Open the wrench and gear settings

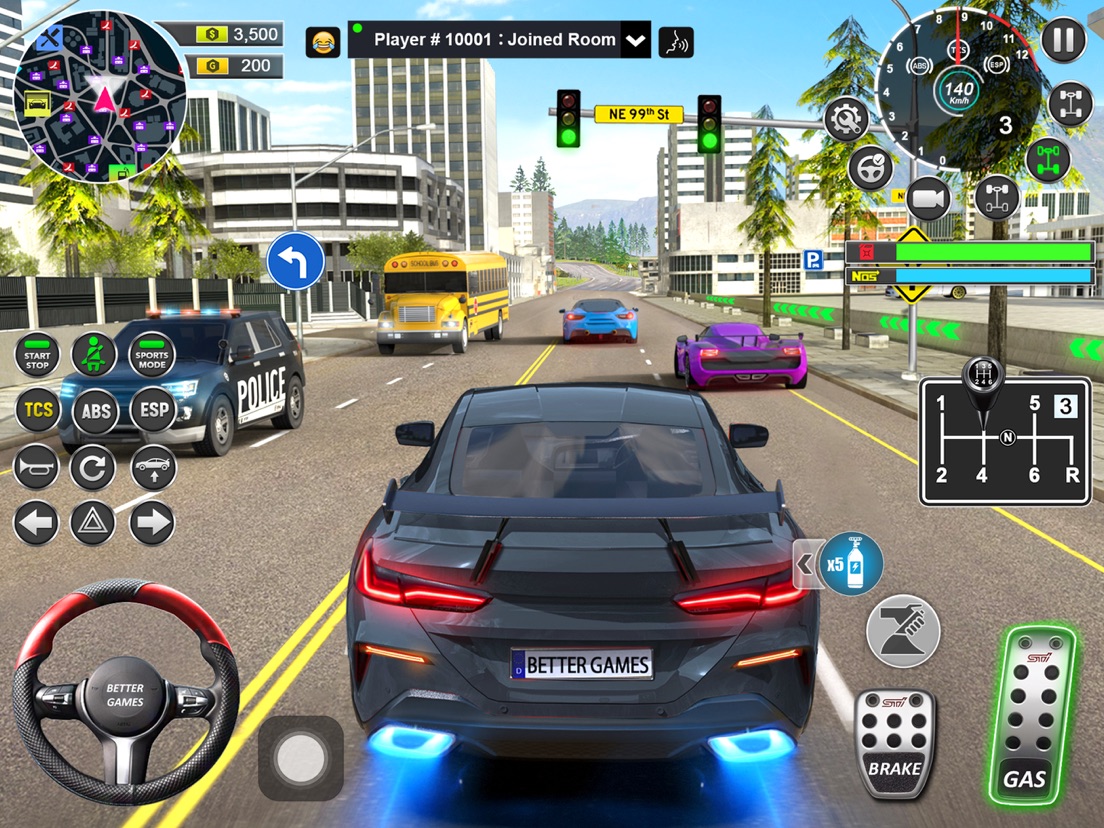coord(846,119)
